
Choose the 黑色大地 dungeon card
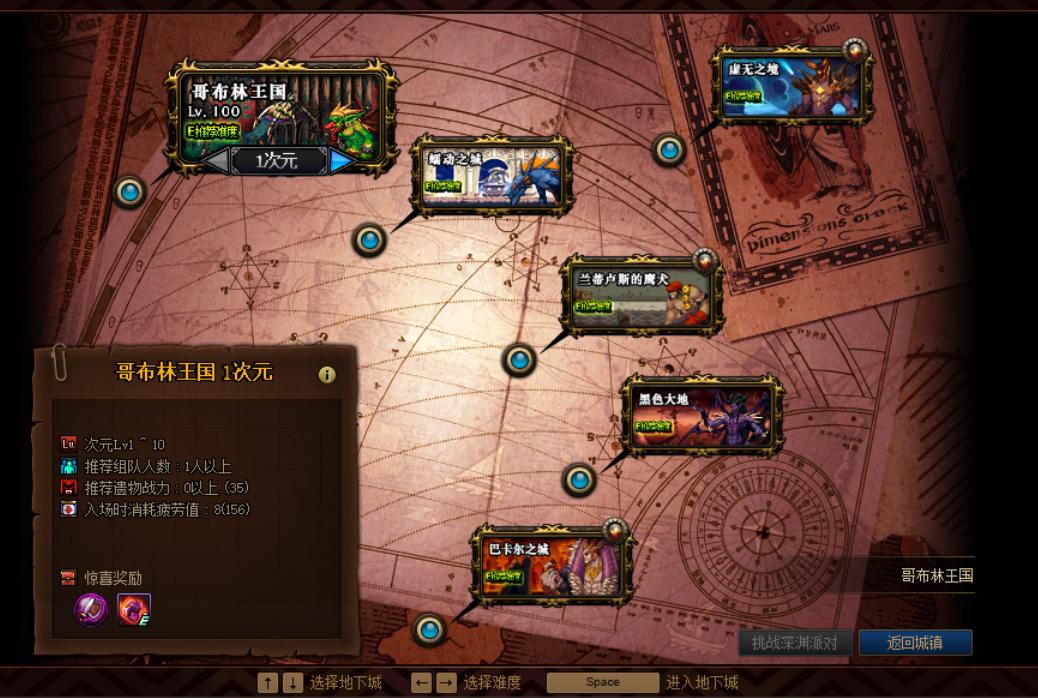pyautogui.click(x=701, y=413)
